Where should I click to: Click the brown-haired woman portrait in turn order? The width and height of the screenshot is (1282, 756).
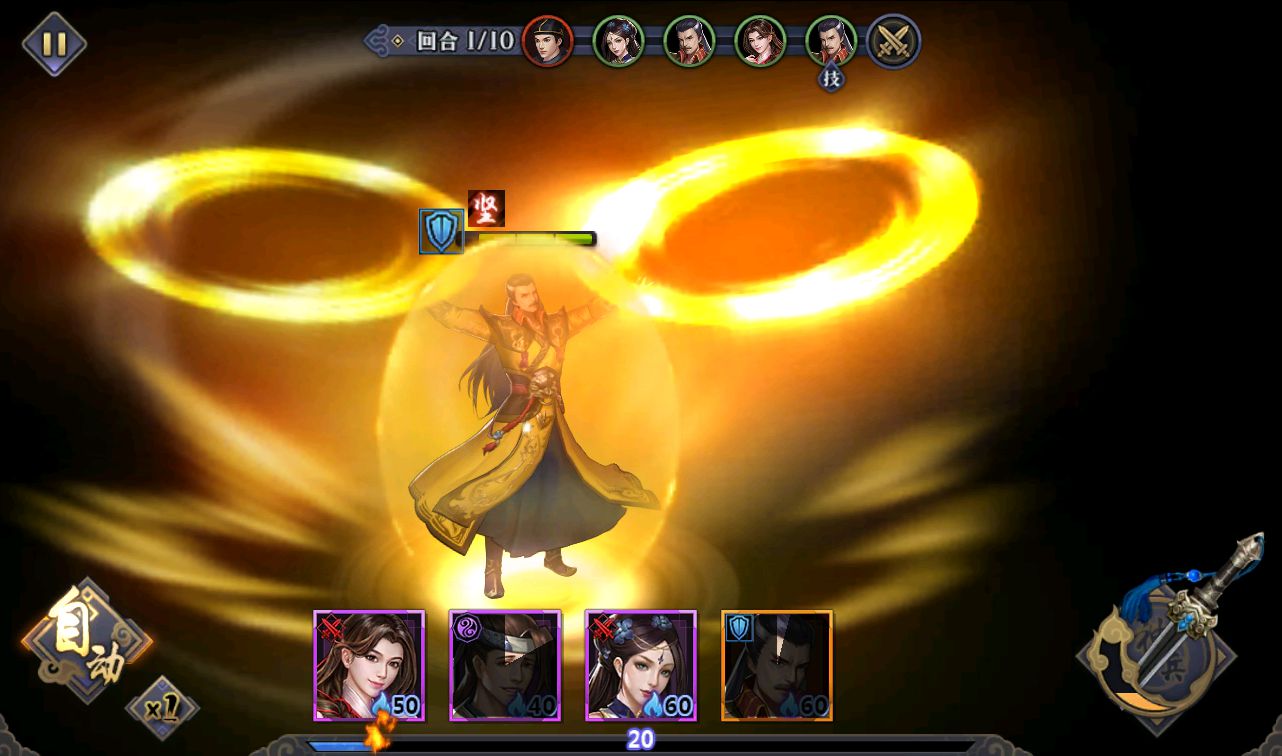click(x=760, y=41)
